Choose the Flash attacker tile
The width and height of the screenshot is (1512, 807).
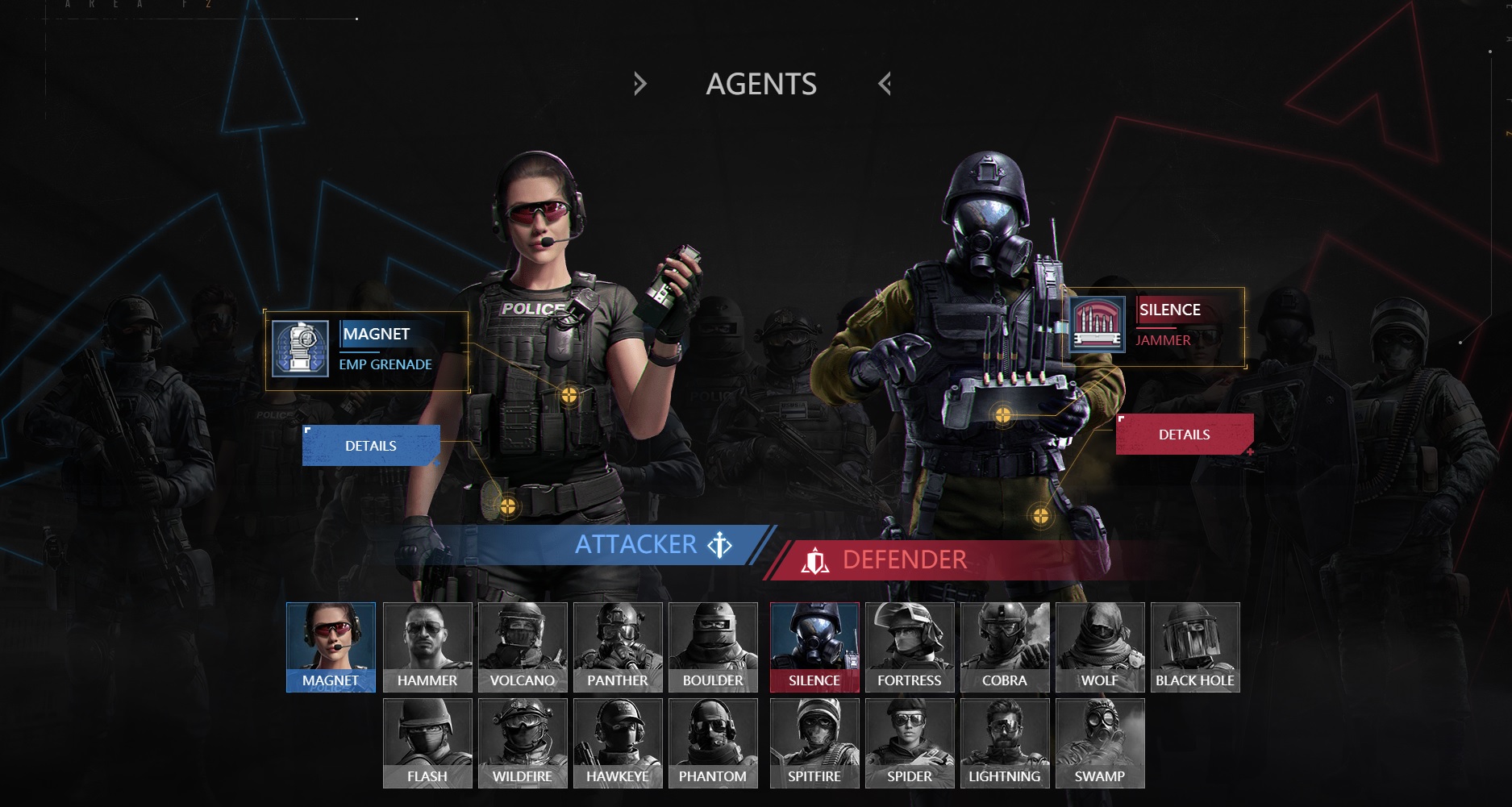tap(427, 743)
